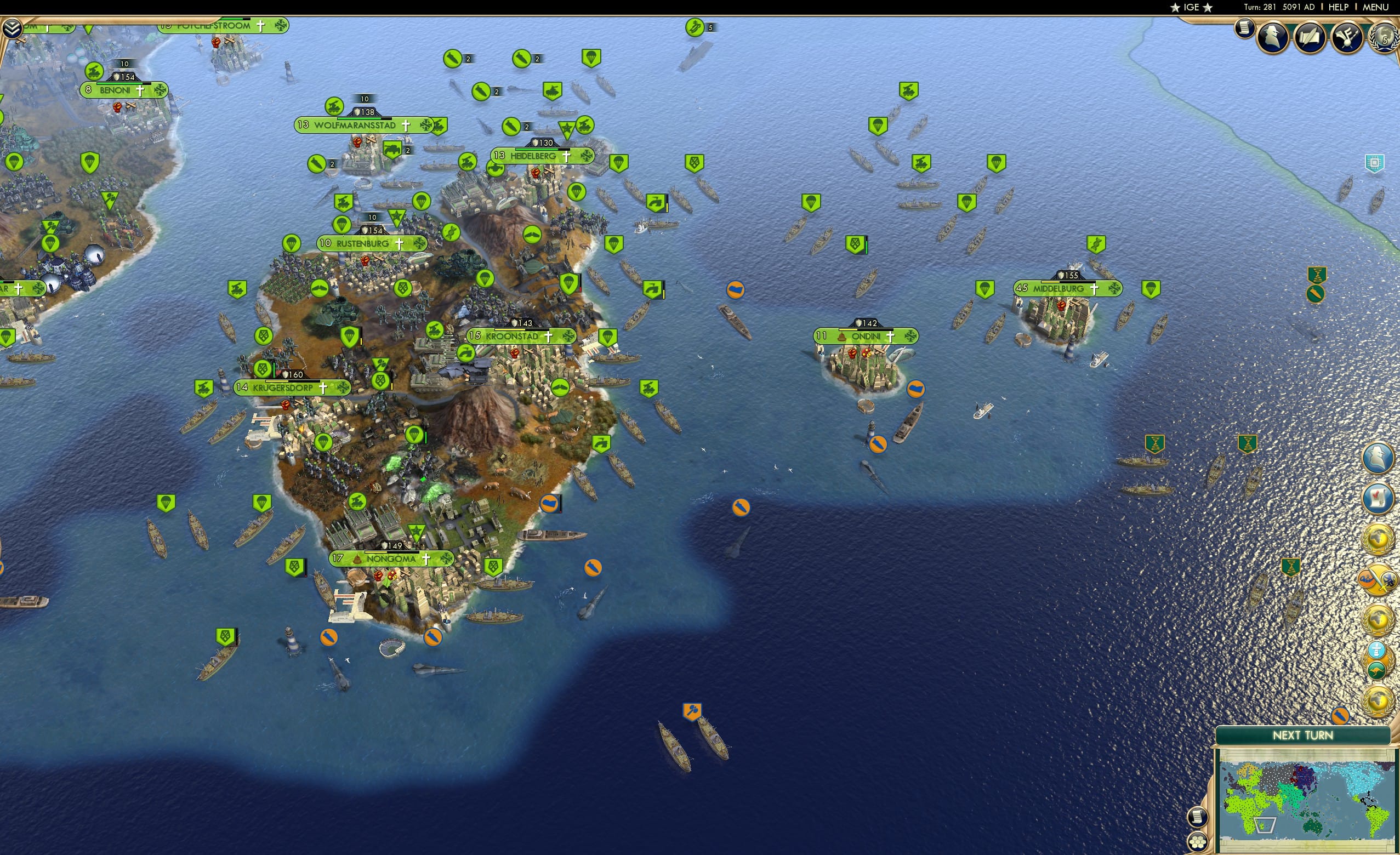Open the Espionage overview with the spy icon

point(1273,37)
